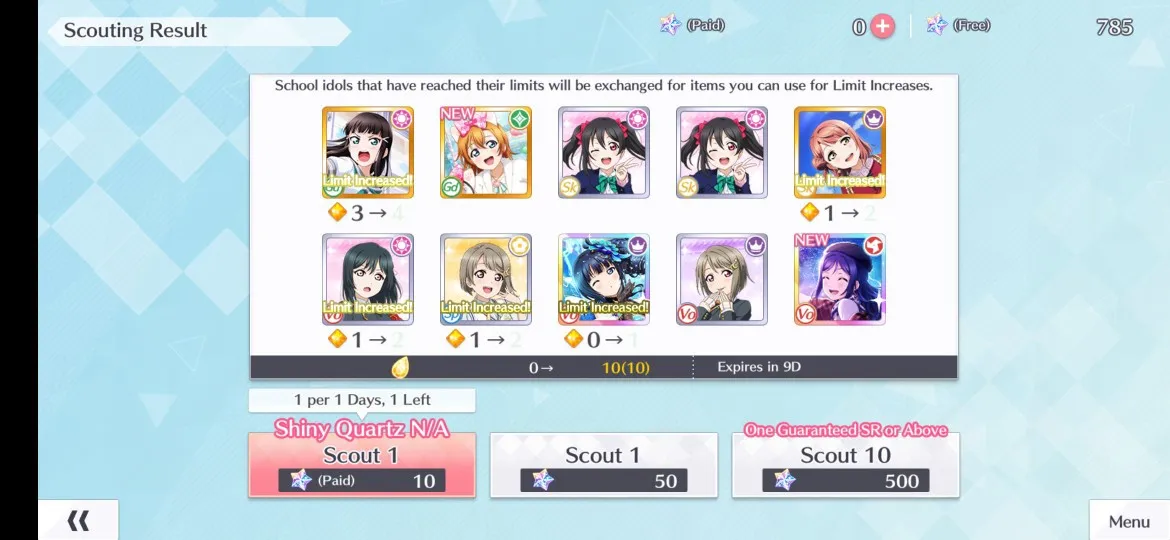Select the yellow-background gray-haired idol card
The width and height of the screenshot is (1170, 540).
(486, 279)
